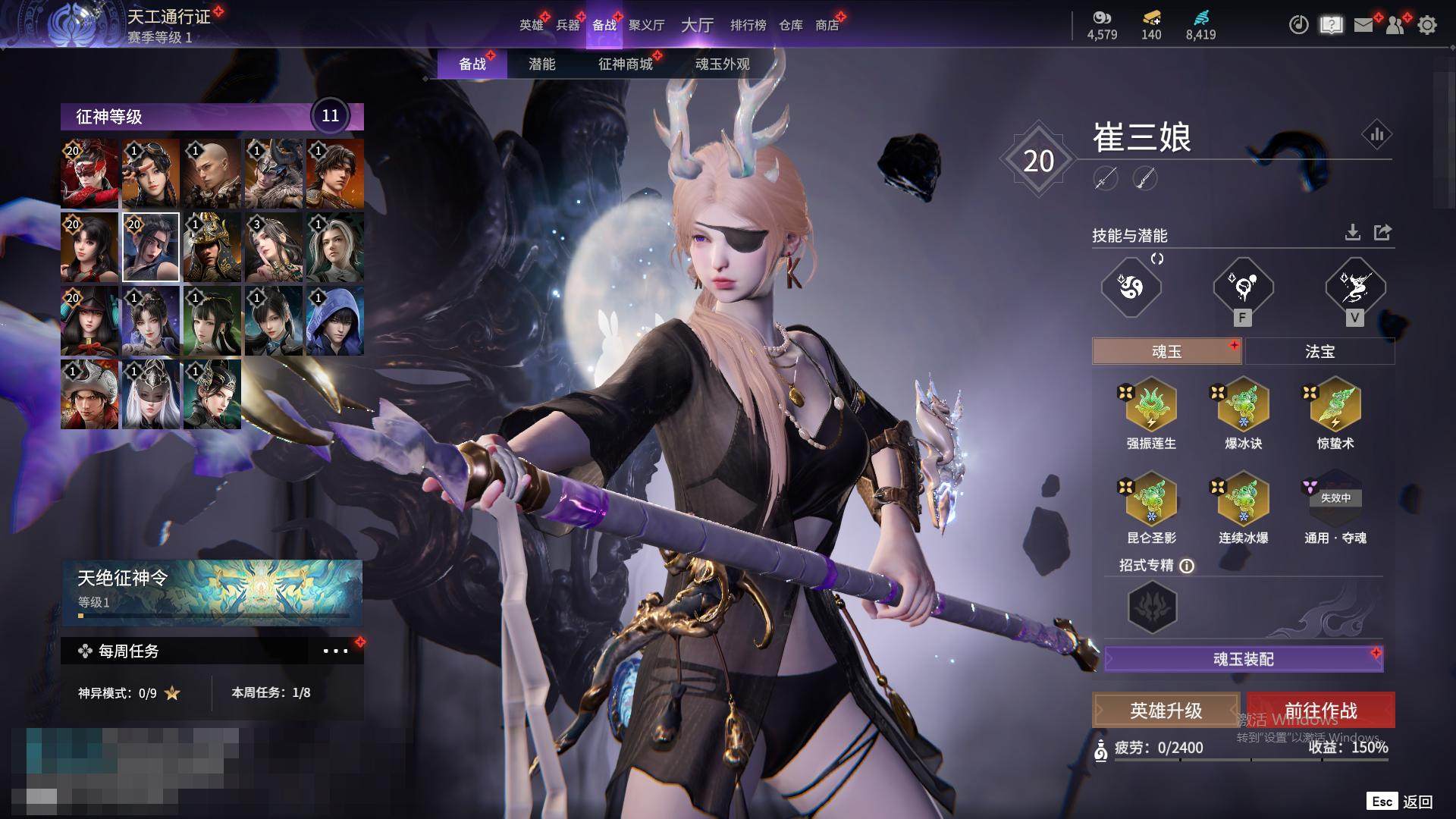Open the 英雄 heroes menu

(531, 25)
